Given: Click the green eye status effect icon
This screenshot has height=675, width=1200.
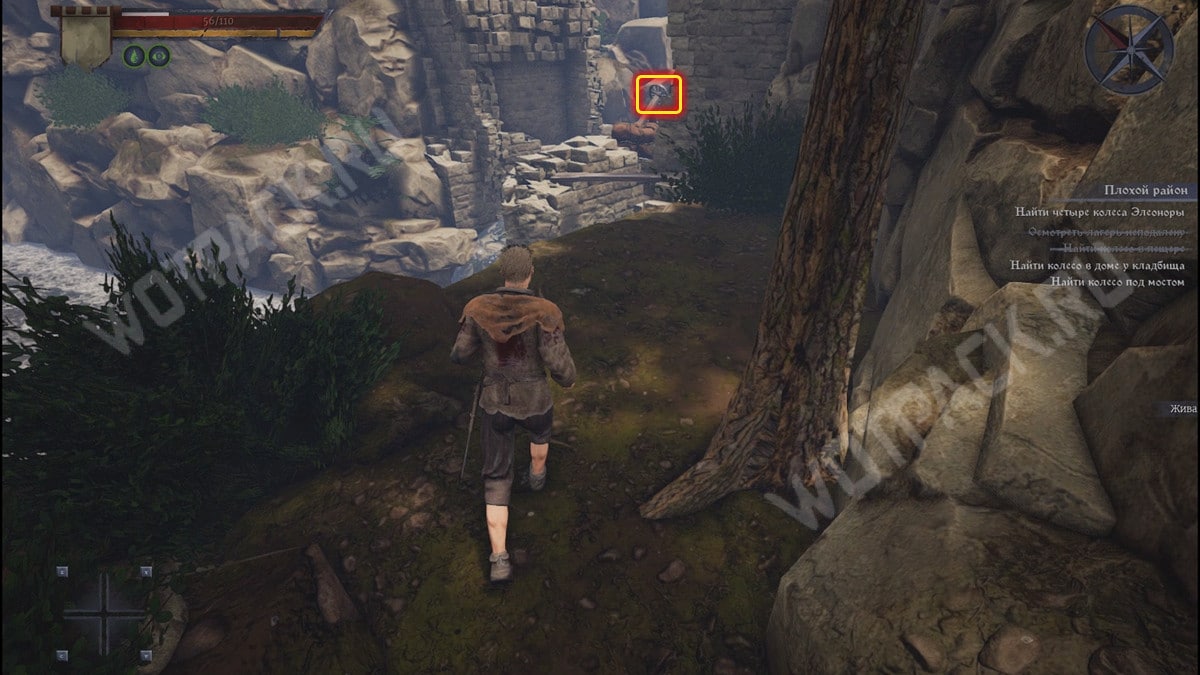Looking at the screenshot, I should pos(158,56).
